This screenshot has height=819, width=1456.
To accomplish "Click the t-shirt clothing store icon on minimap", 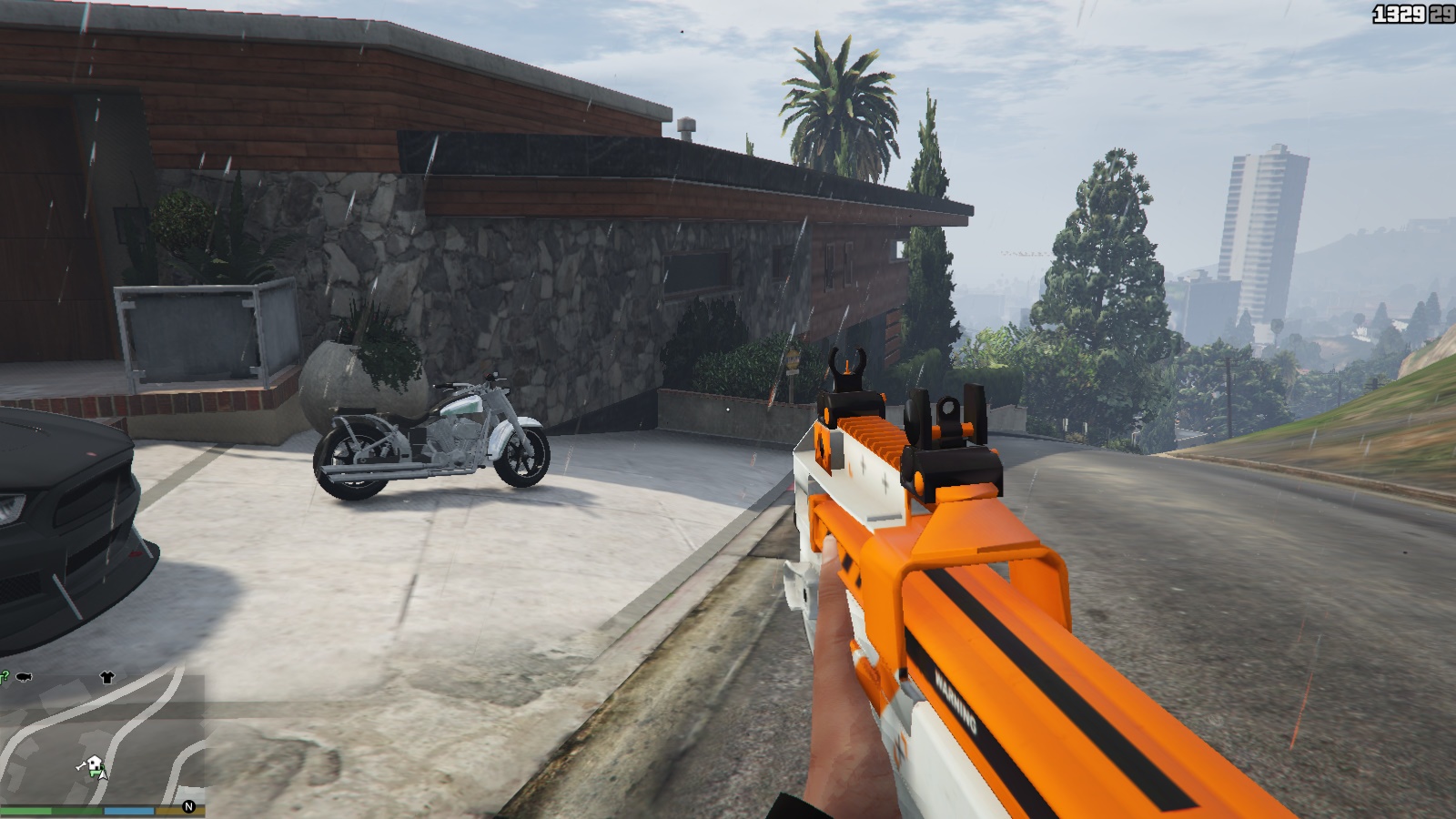I will (107, 678).
